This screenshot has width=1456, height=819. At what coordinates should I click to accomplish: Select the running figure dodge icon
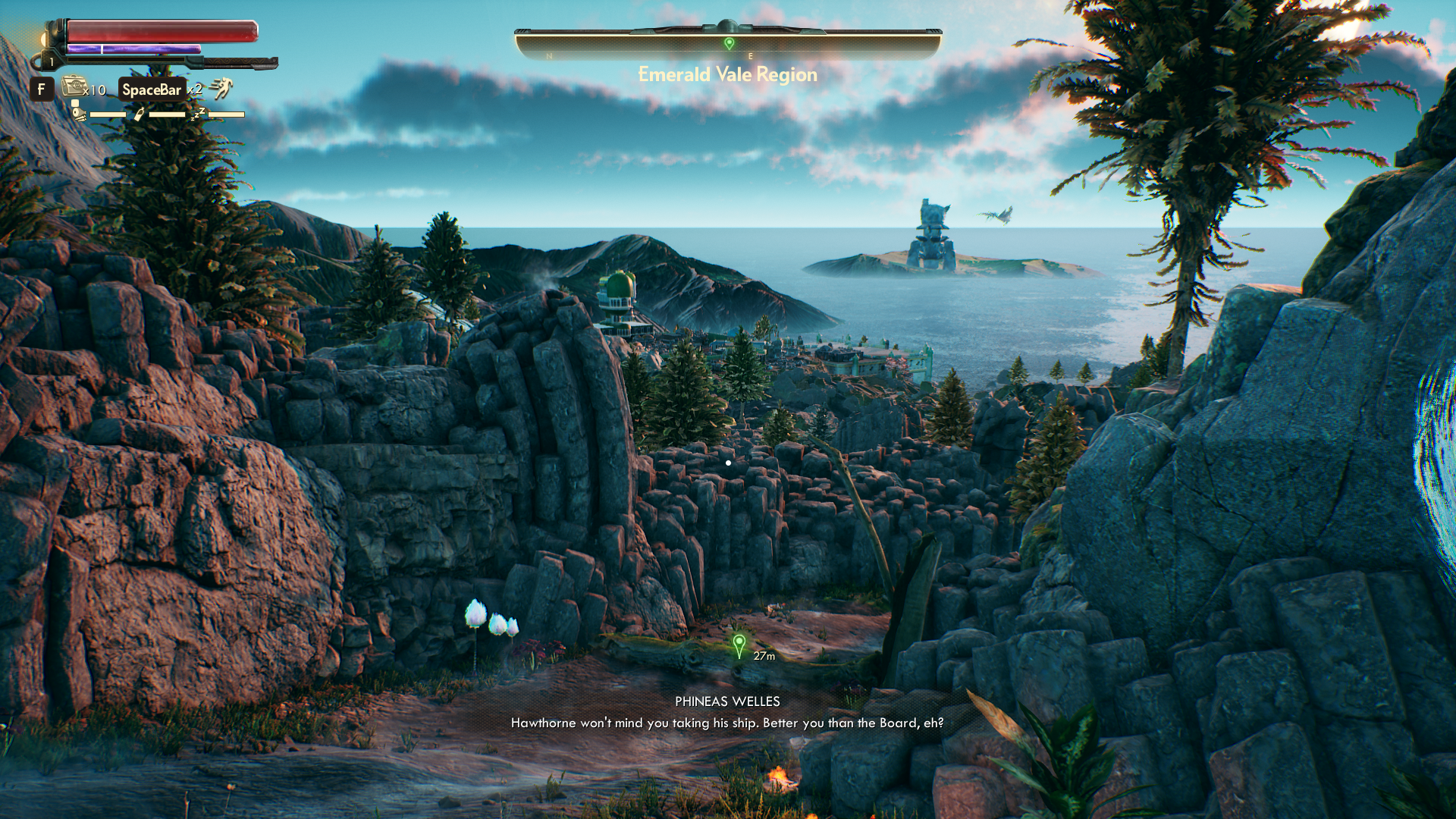[x=221, y=89]
